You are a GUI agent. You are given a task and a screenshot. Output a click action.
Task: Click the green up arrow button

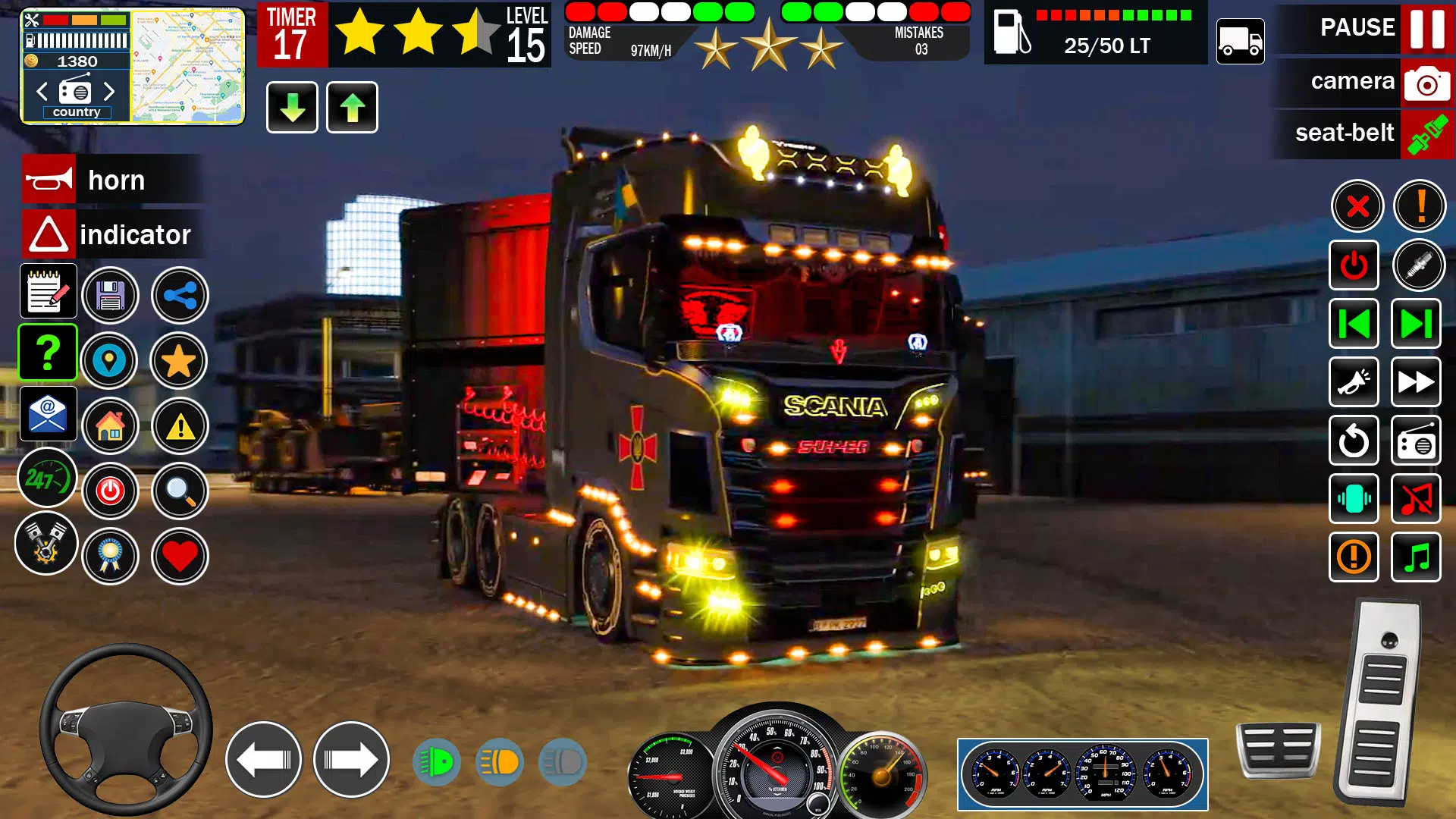point(352,108)
